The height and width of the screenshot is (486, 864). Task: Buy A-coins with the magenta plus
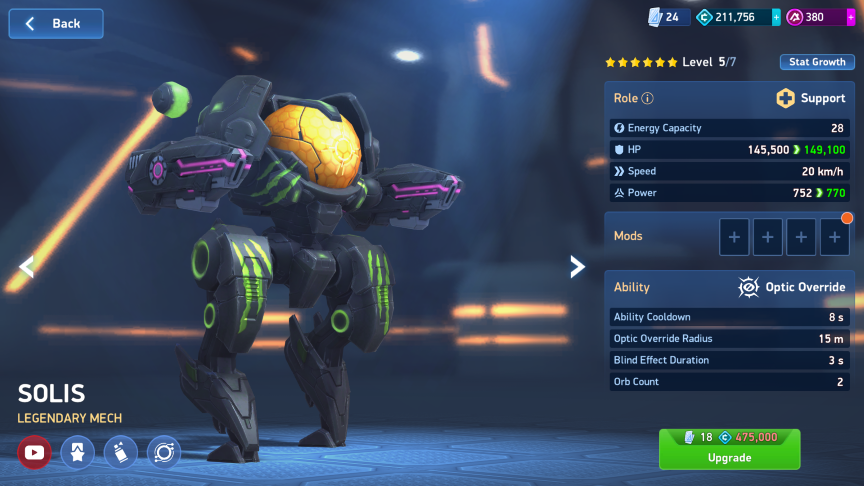click(851, 17)
